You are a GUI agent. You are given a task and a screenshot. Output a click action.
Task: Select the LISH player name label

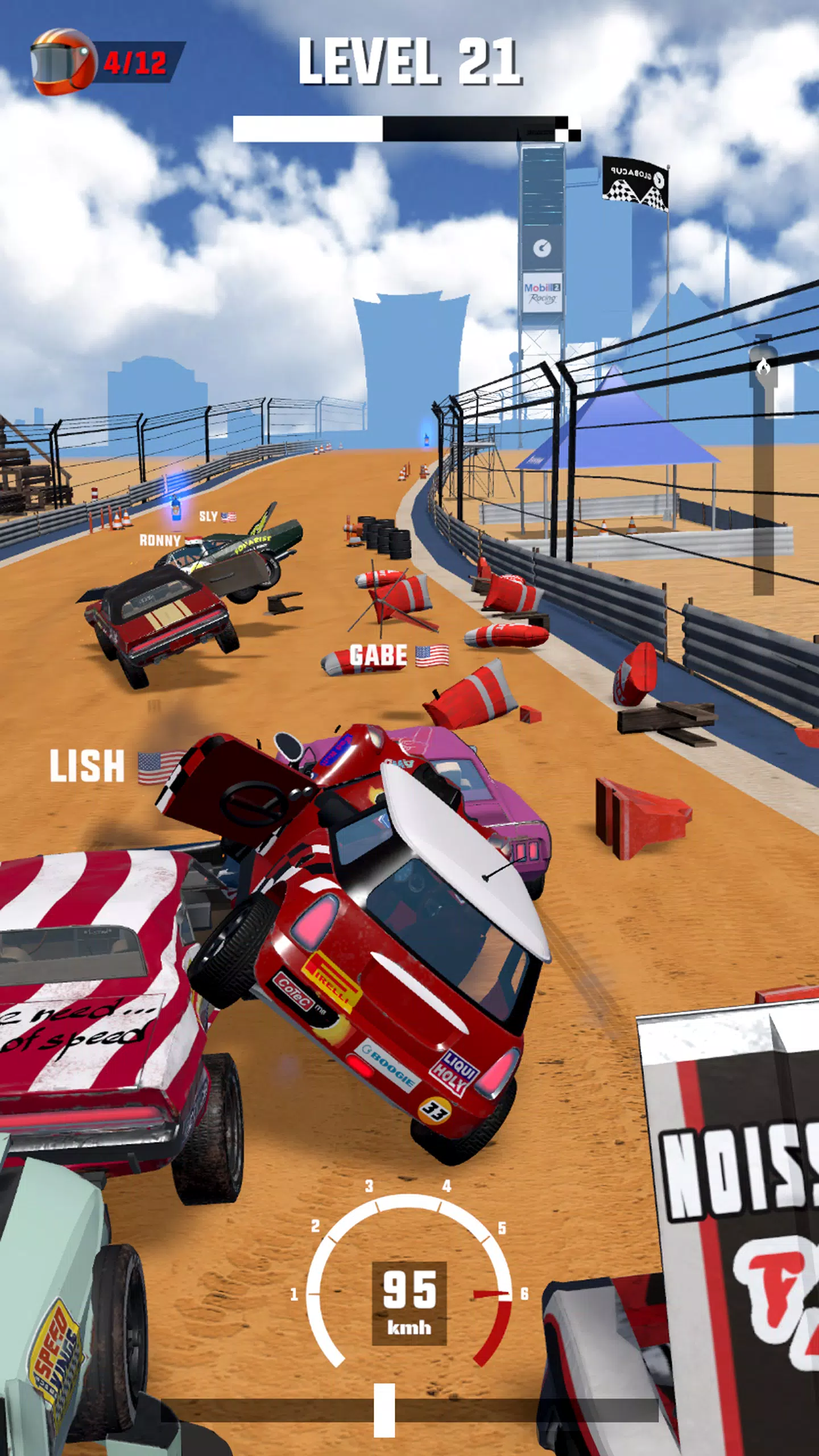(x=88, y=766)
